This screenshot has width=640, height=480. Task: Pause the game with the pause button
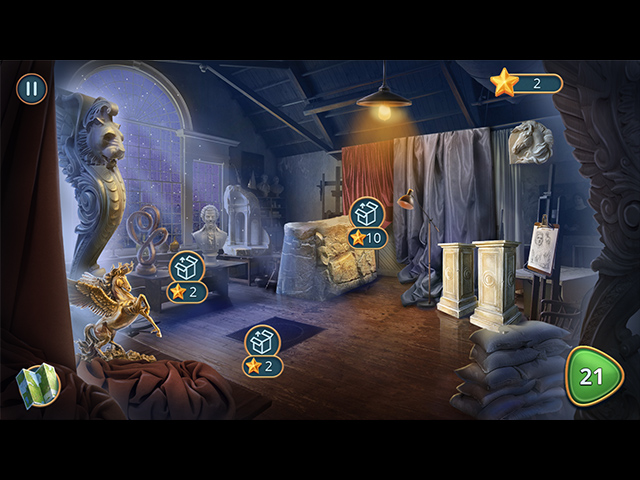[x=31, y=88]
